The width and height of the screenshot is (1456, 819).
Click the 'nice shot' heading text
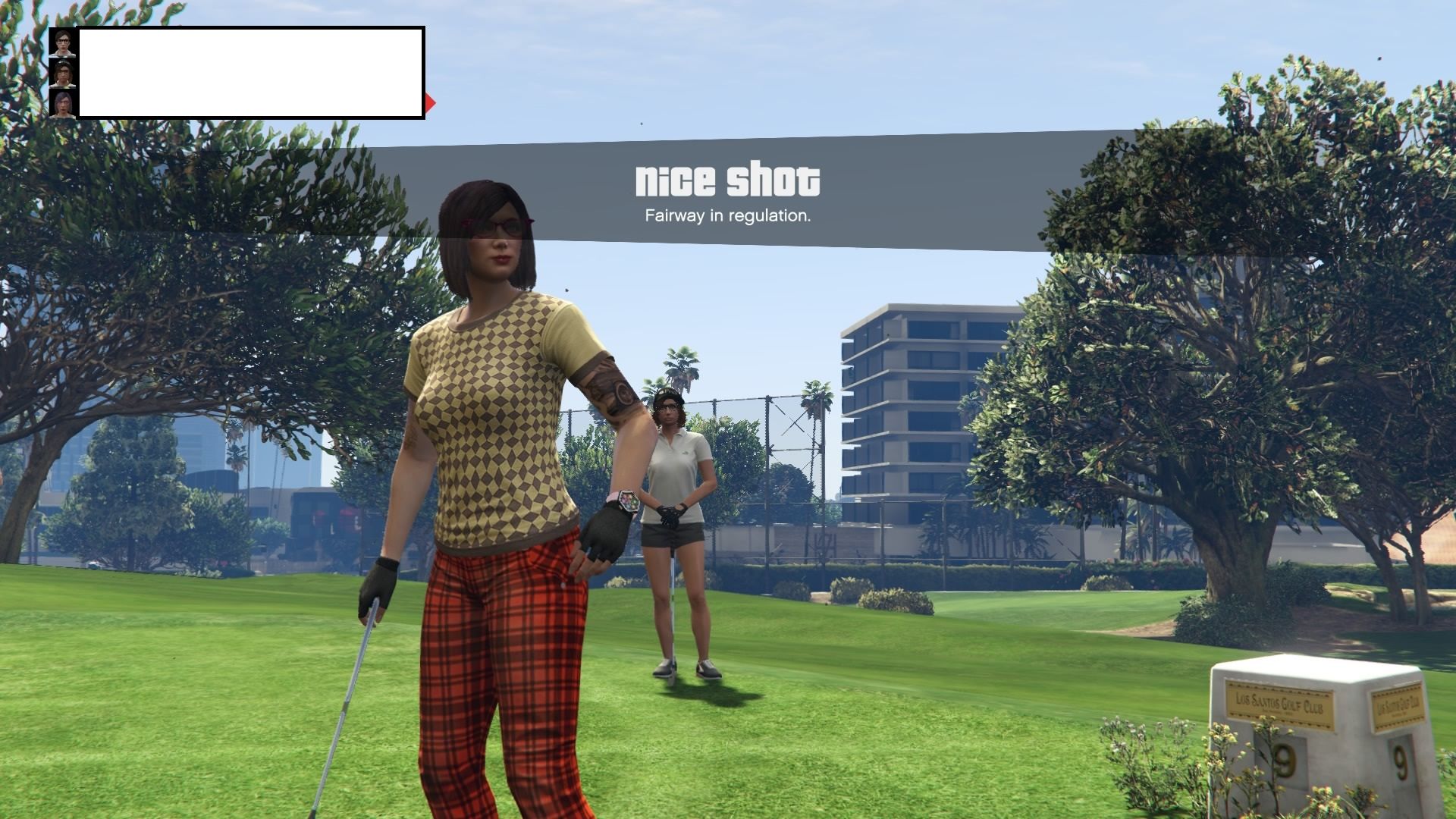click(x=728, y=180)
